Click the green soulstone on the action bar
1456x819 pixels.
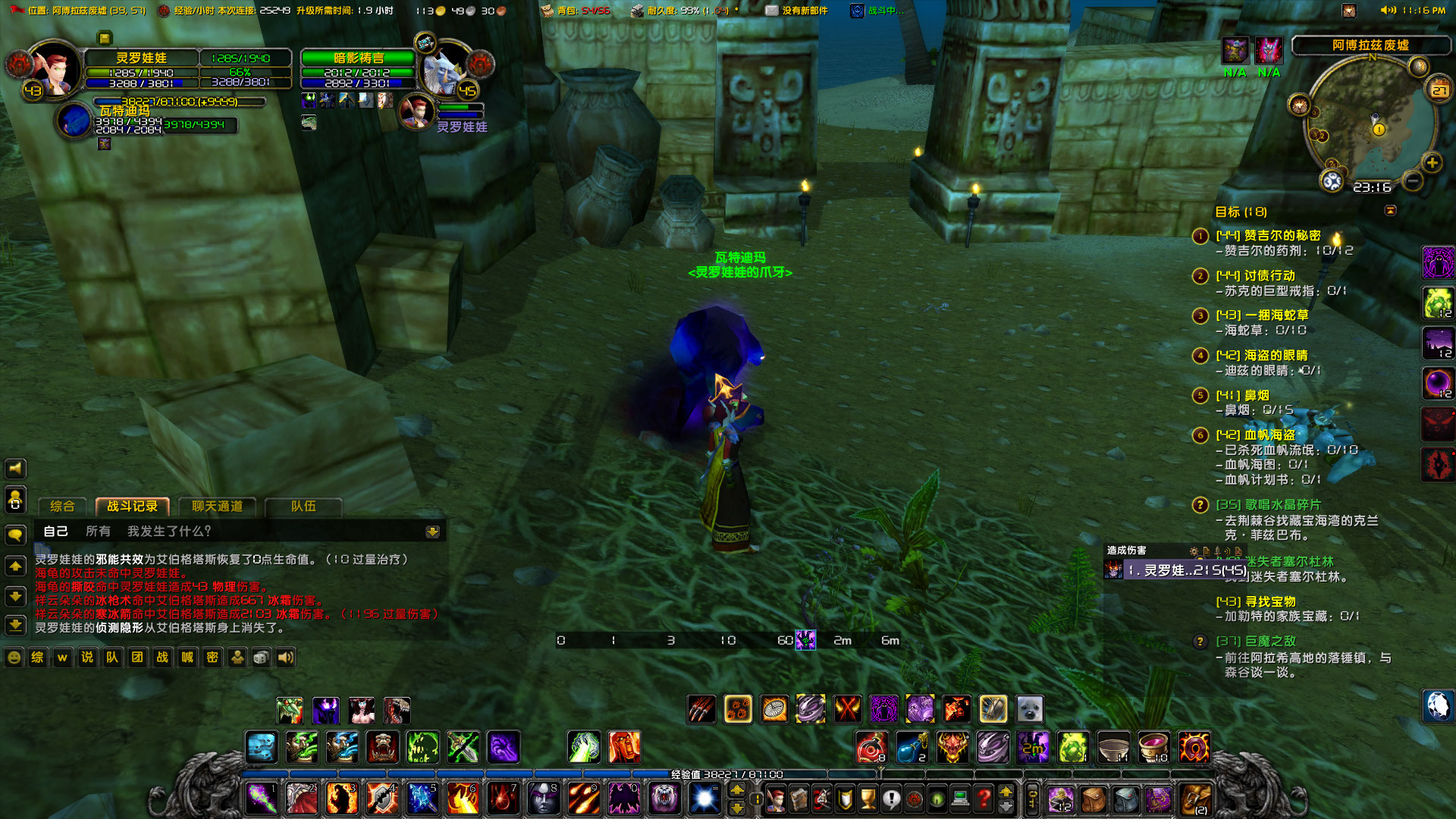click(1075, 747)
